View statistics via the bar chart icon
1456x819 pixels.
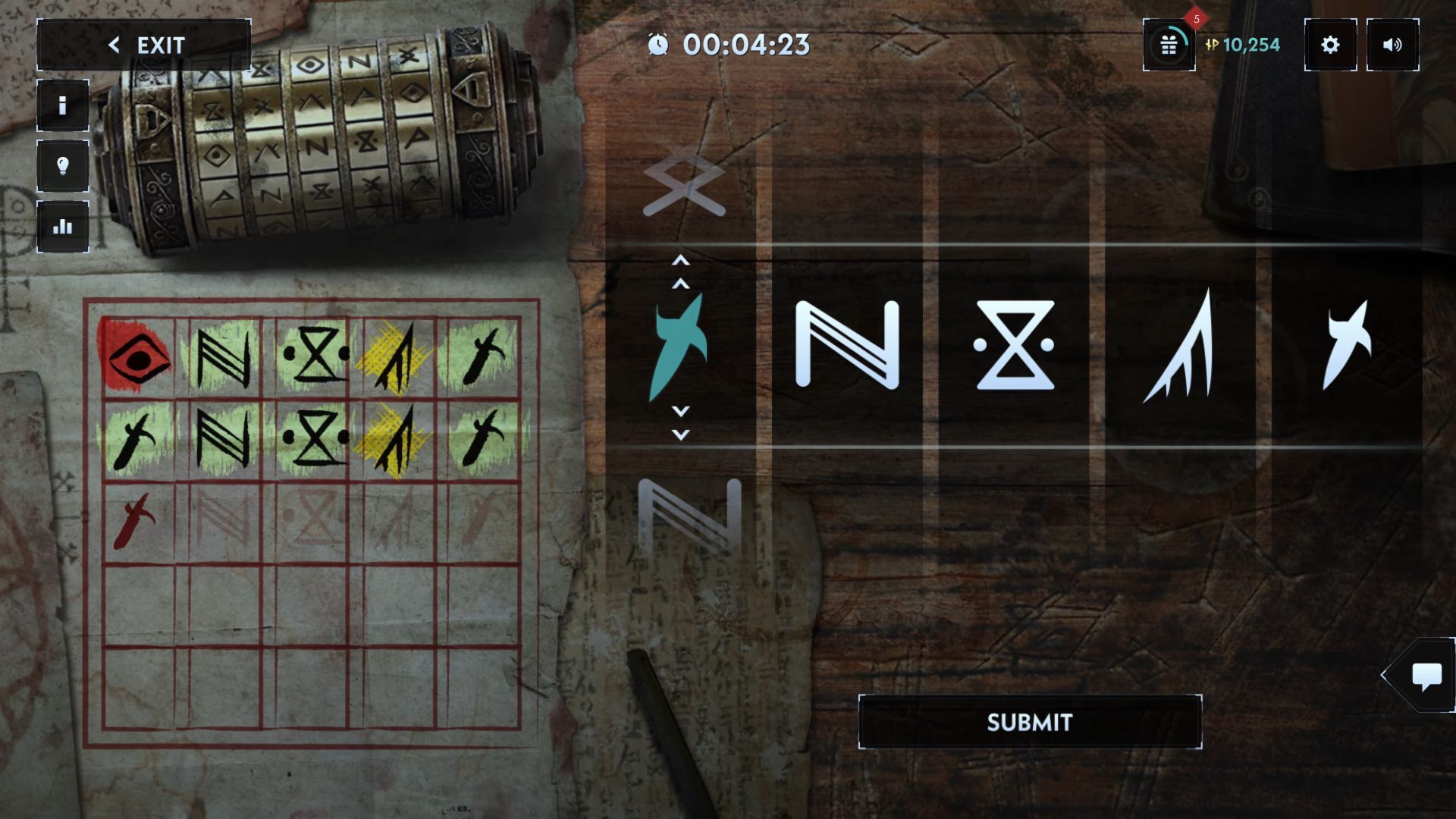[x=63, y=227]
